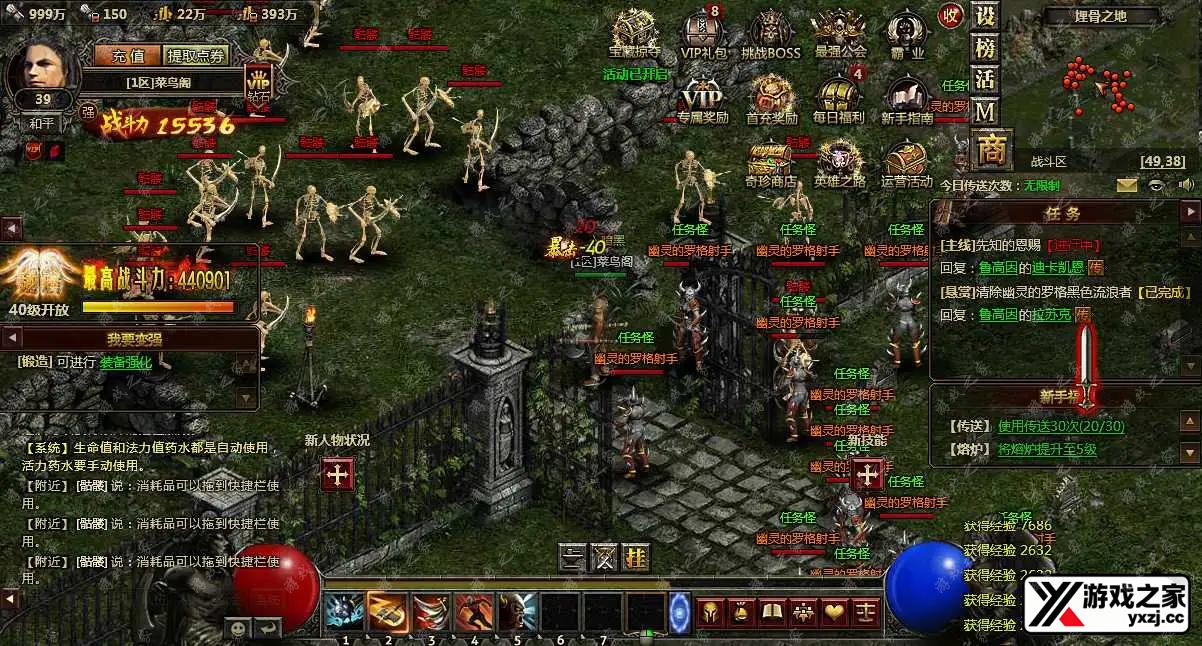Click the 英雄之路 icon
The height and width of the screenshot is (646, 1202).
tap(838, 162)
